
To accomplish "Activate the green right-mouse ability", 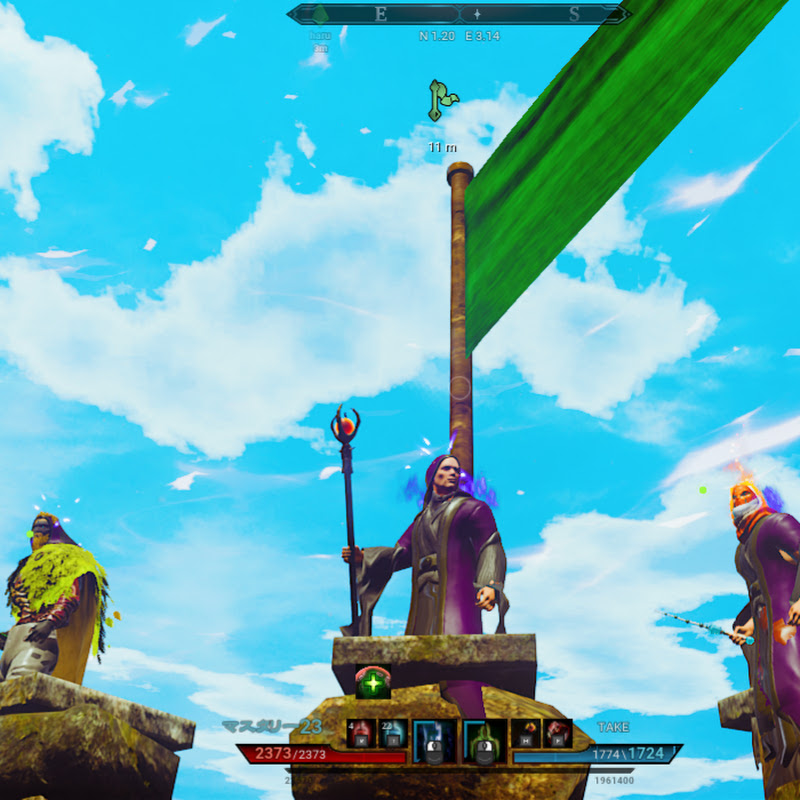I will (x=482, y=739).
